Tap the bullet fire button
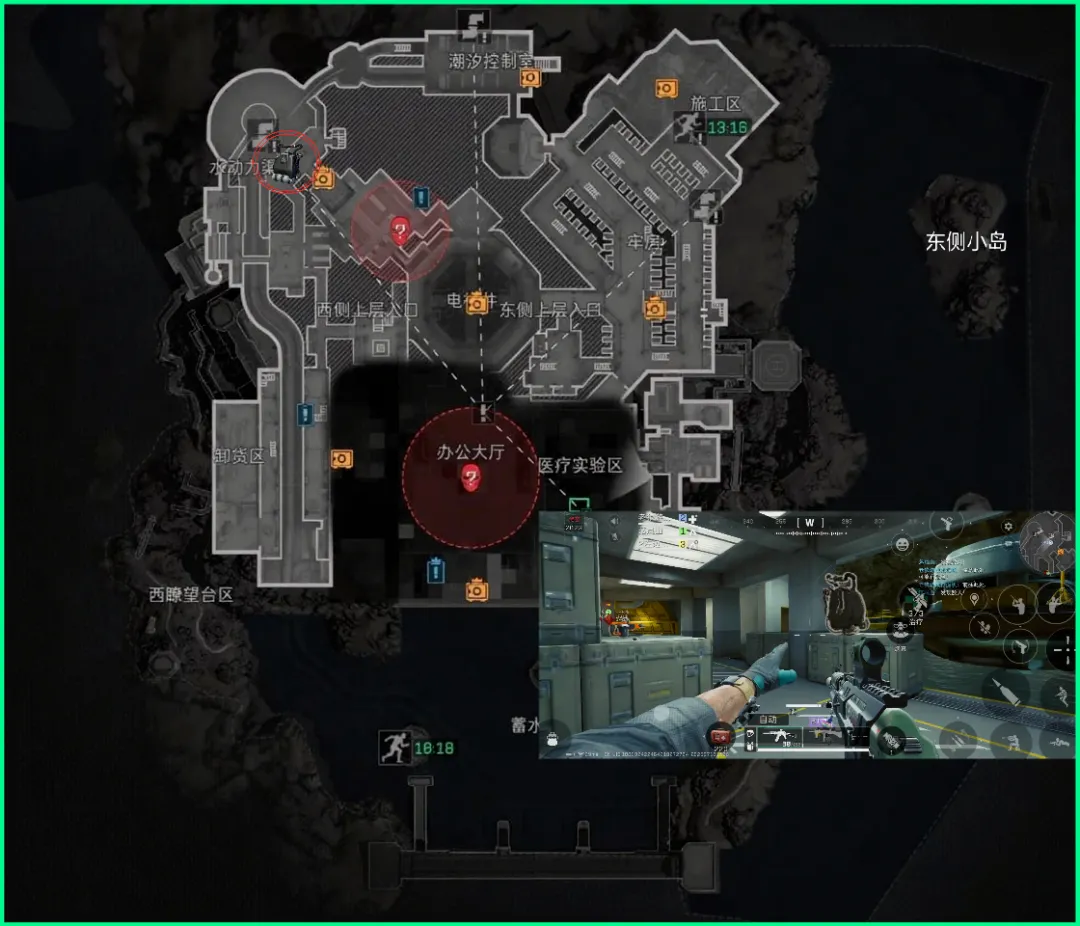The image size is (1080, 926). 1003,691
